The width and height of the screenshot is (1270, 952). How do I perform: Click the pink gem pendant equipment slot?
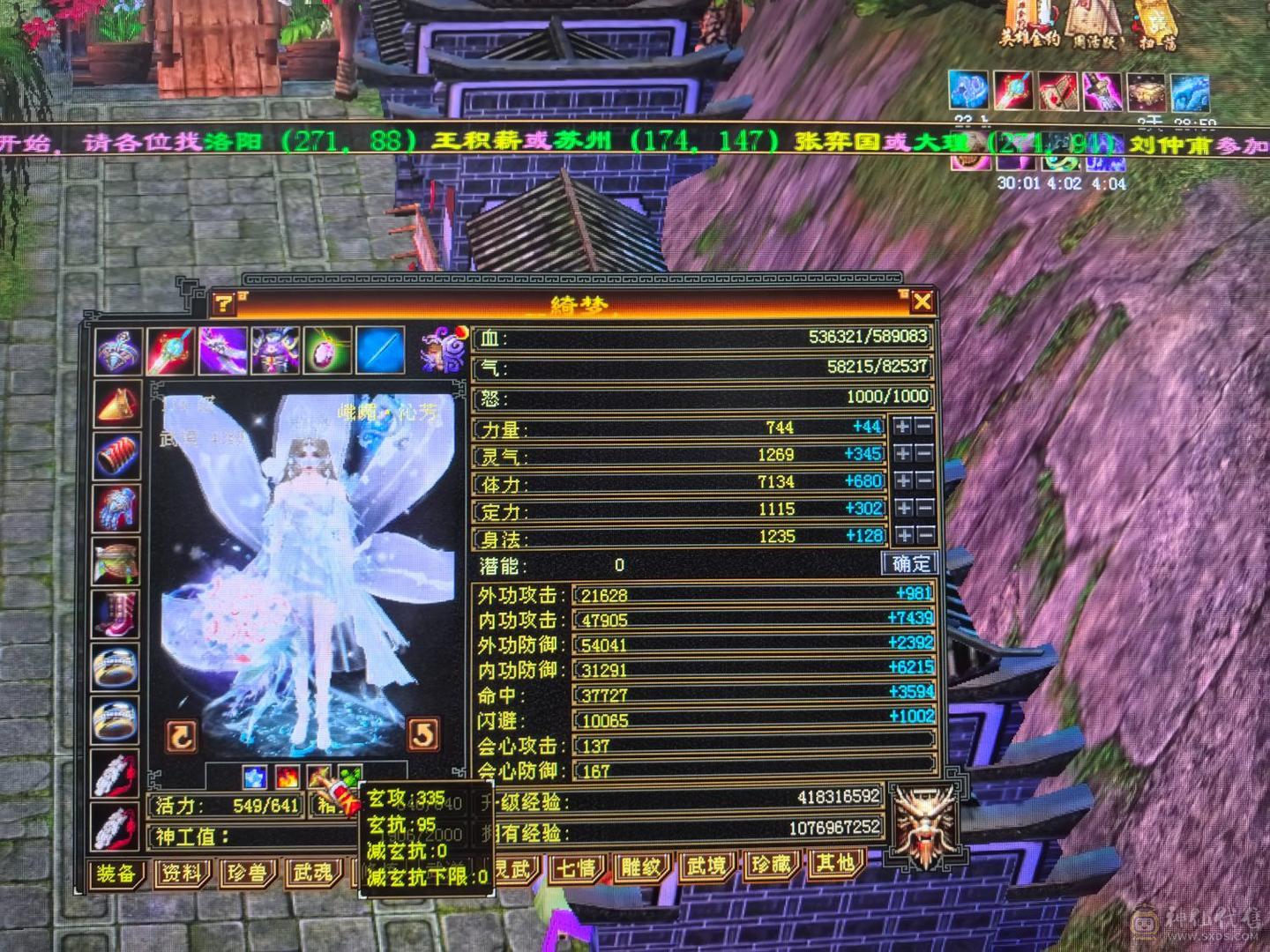click(x=327, y=351)
